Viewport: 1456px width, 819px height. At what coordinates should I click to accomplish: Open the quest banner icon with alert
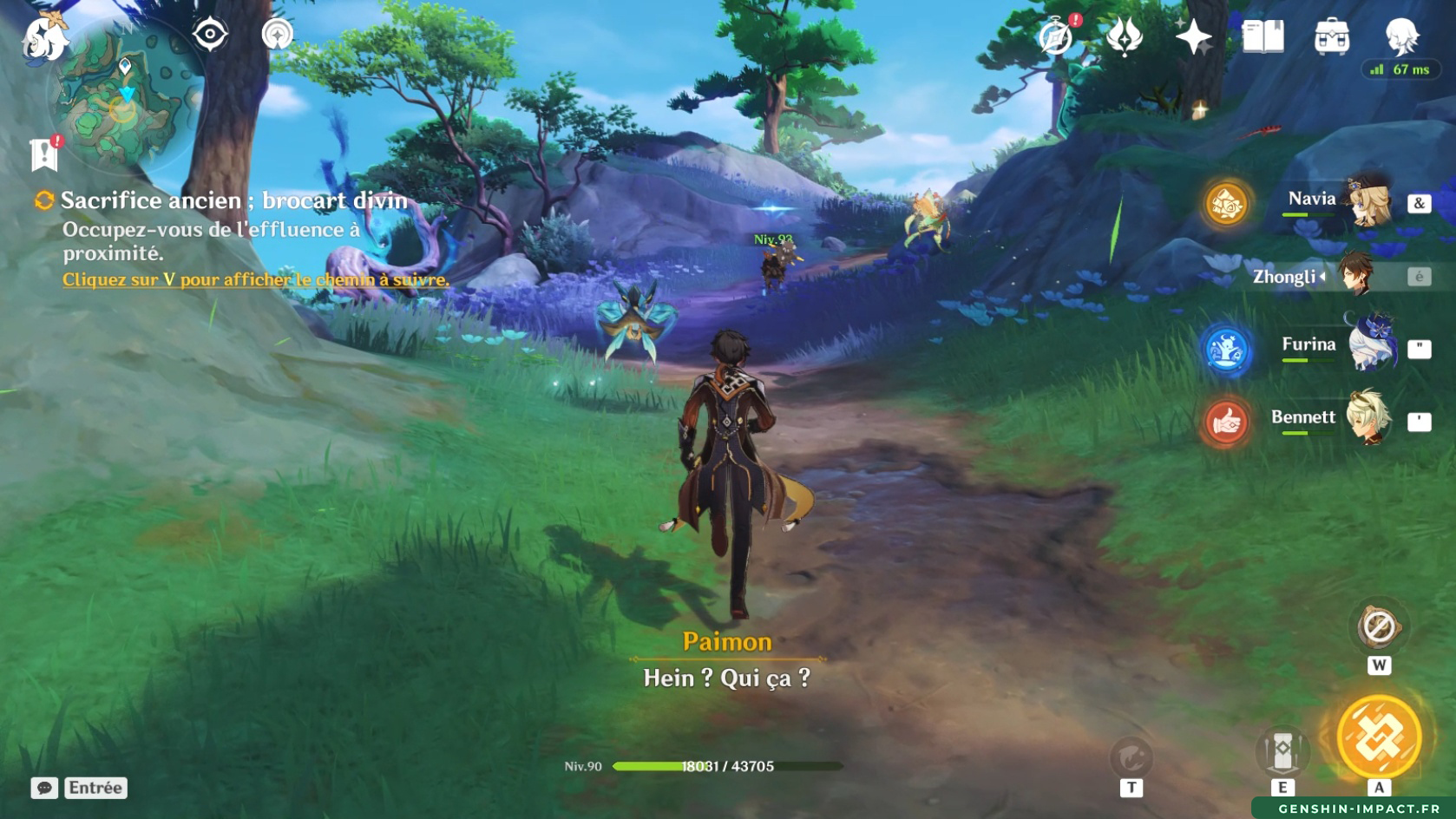(x=43, y=154)
